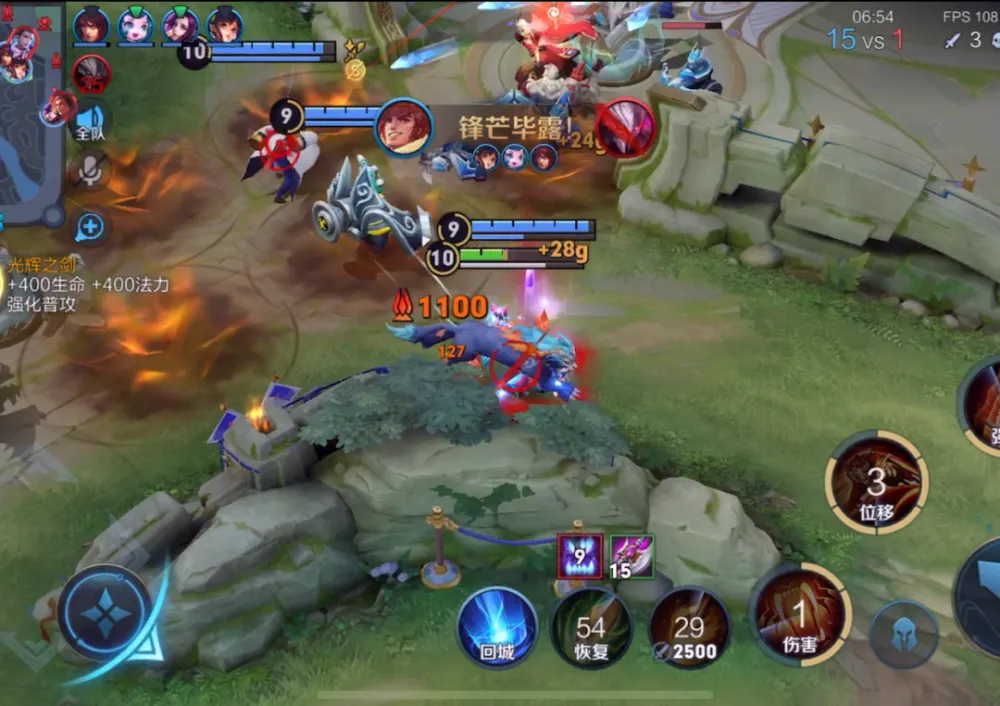Use the 恢复 heal skill
Viewport: 1000px width, 706px height.
(x=590, y=629)
